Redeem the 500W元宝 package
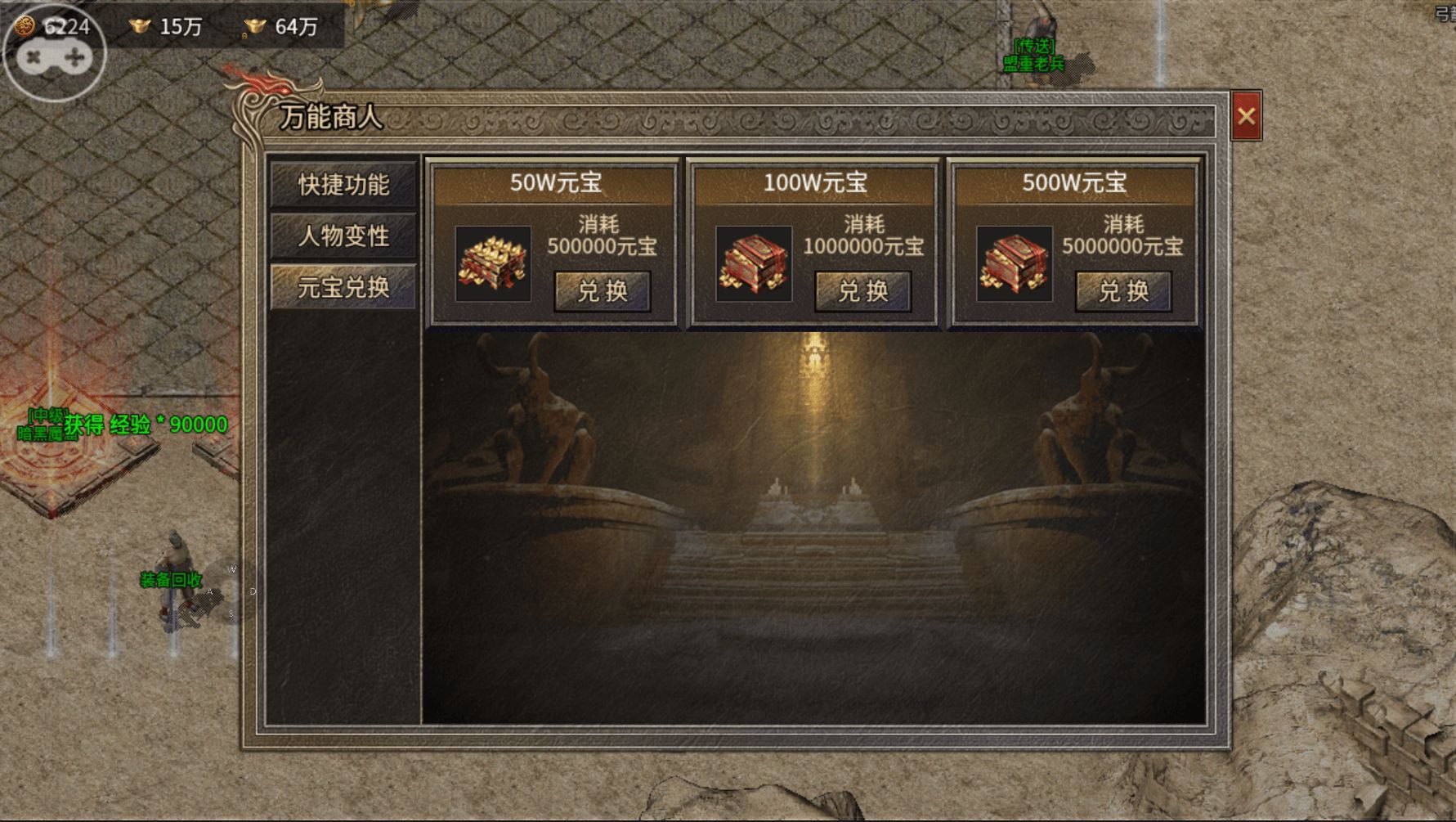Image resolution: width=1456 pixels, height=822 pixels. (1123, 291)
